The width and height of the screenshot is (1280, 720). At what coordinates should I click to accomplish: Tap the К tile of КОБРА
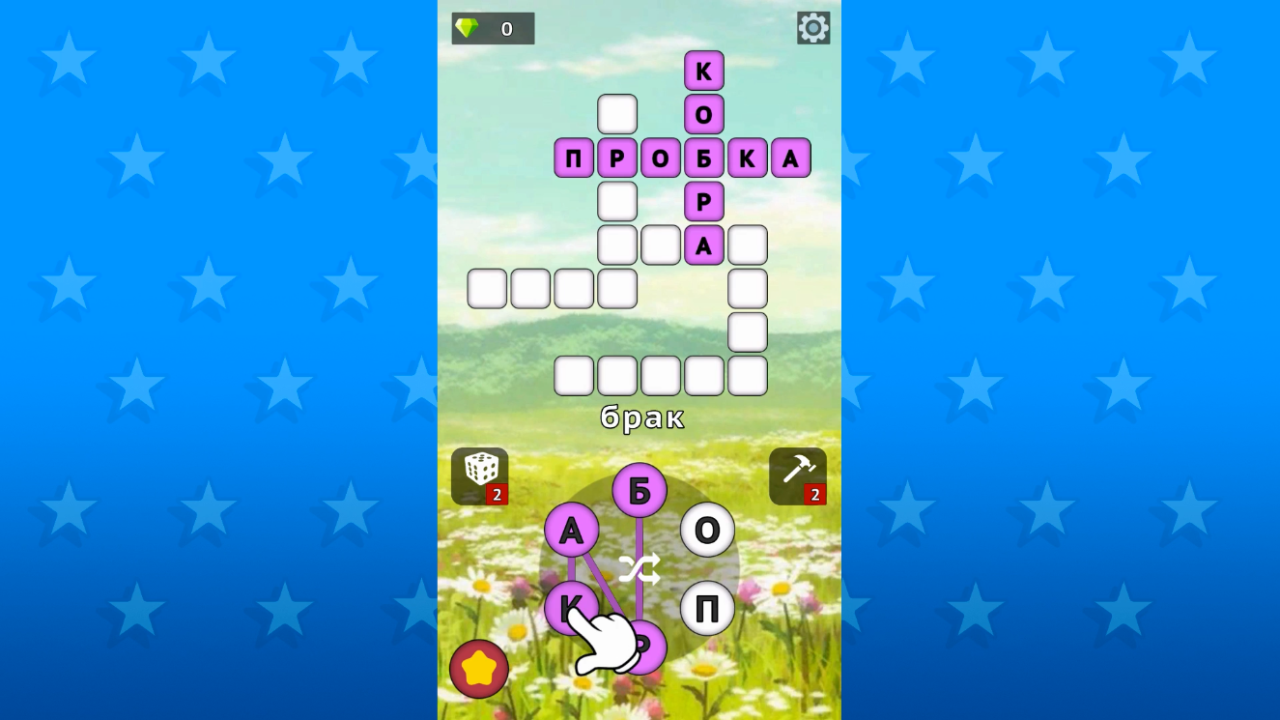[x=704, y=69]
